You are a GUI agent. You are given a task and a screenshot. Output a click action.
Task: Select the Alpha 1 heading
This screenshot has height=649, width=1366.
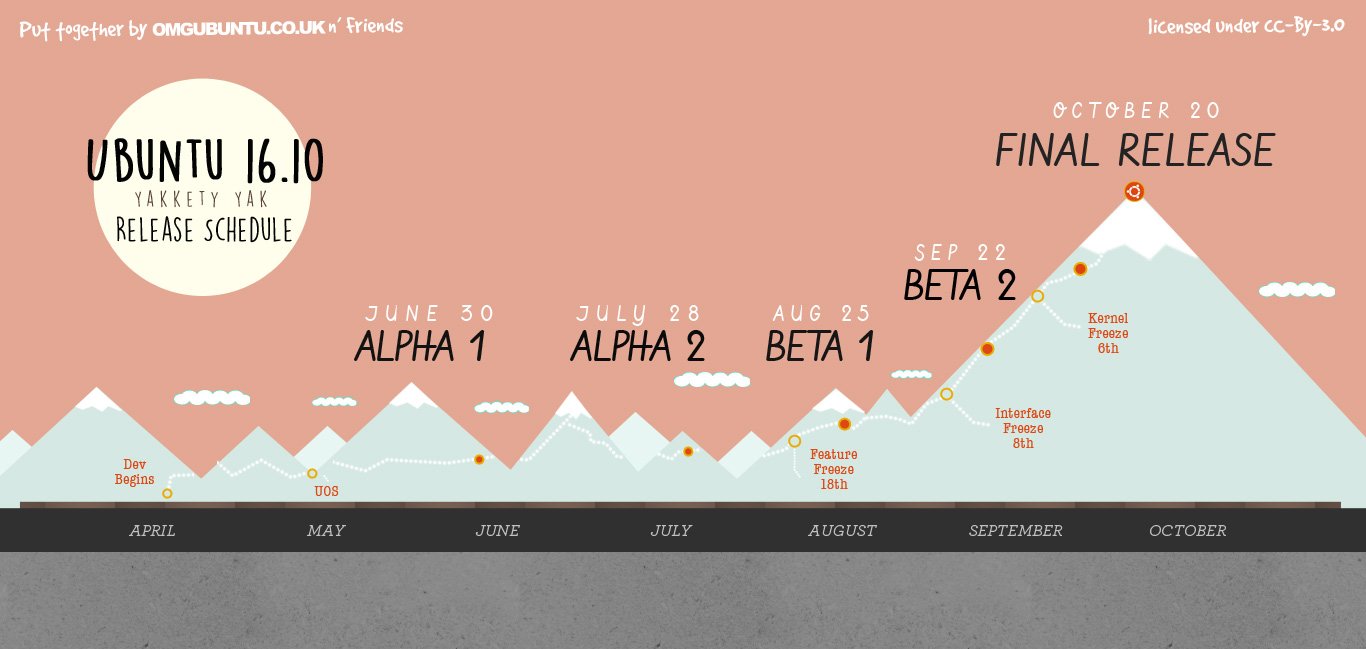click(420, 347)
